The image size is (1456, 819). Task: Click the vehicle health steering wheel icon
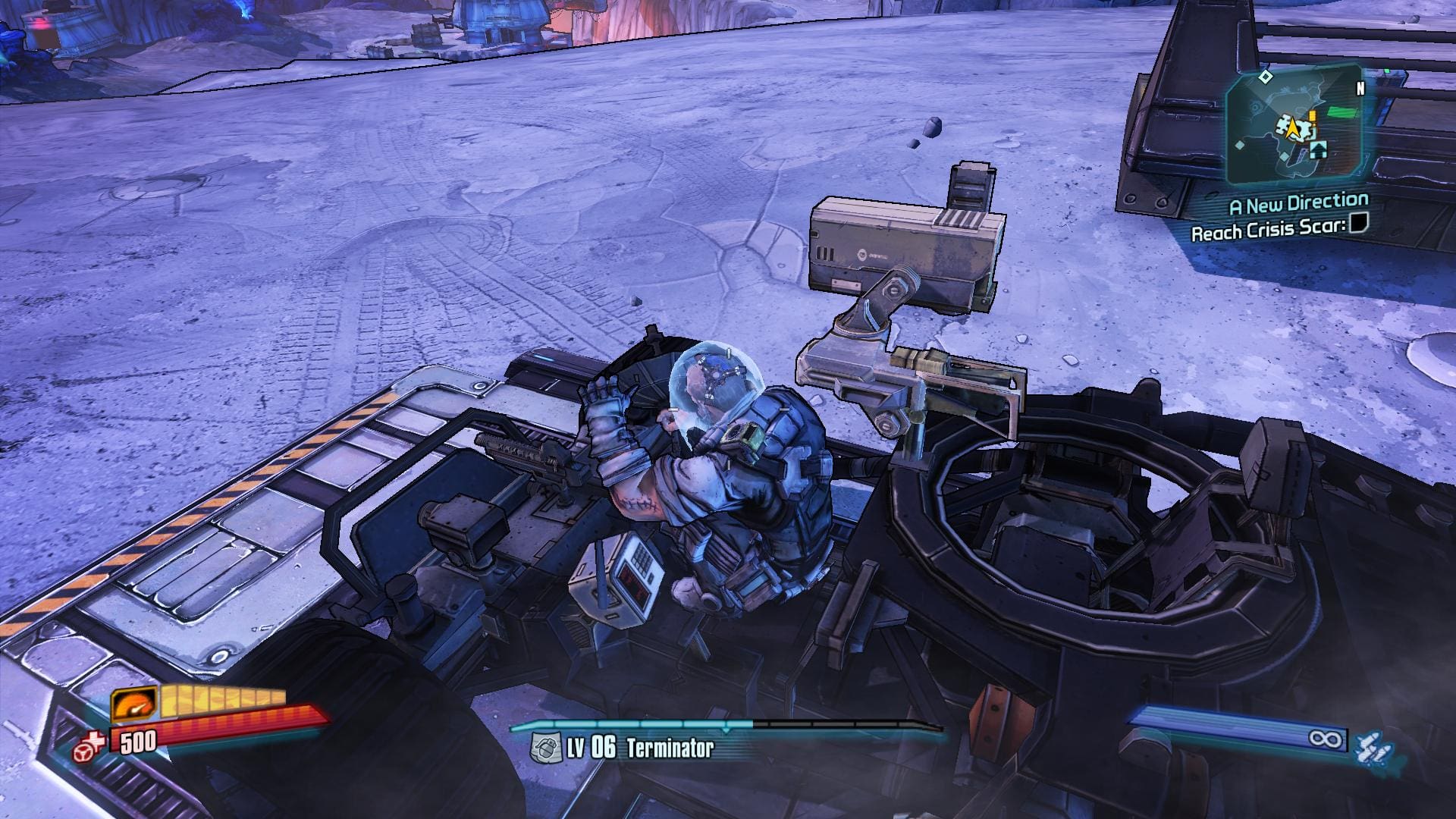87,747
